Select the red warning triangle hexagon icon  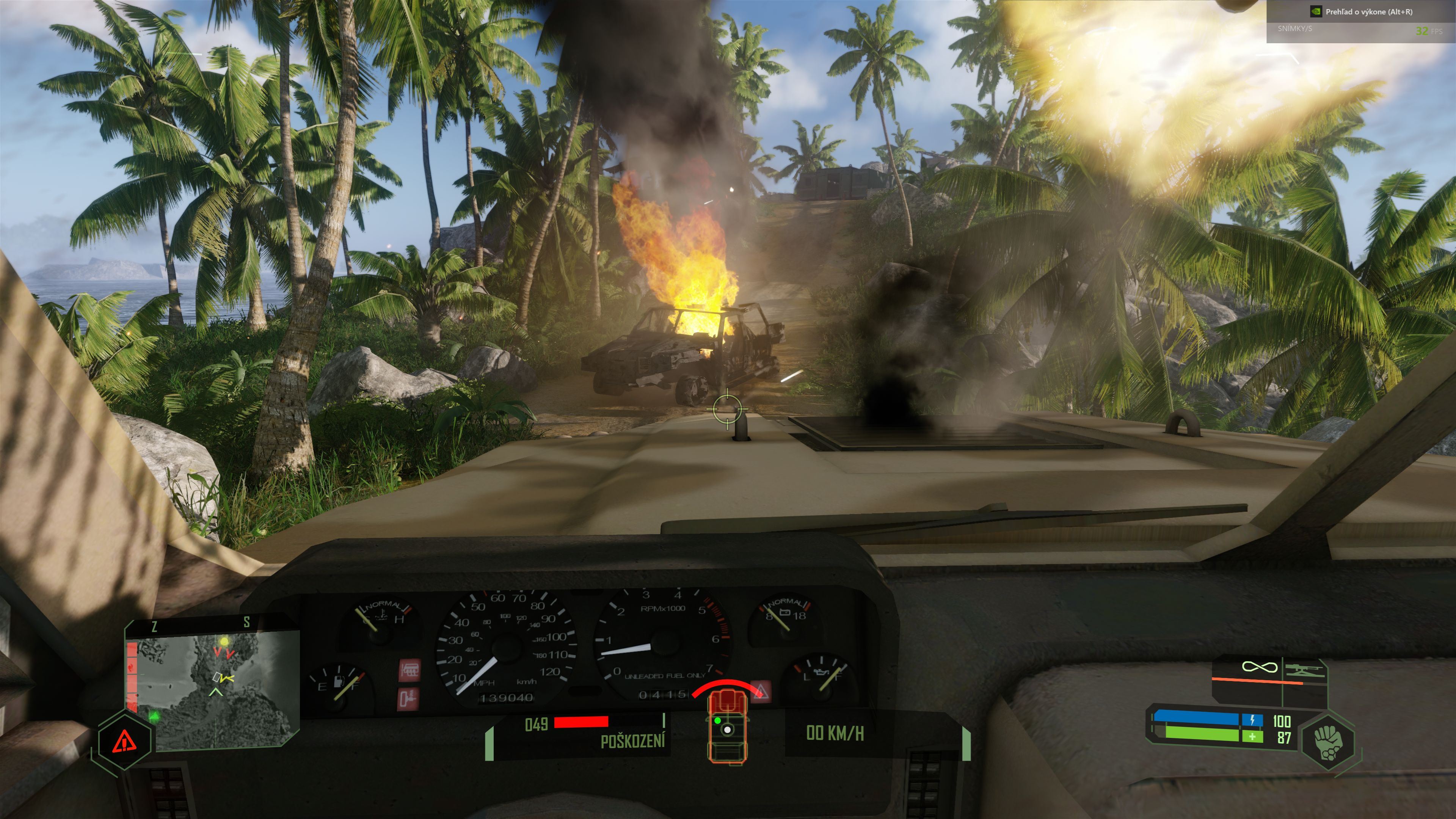coord(124,741)
